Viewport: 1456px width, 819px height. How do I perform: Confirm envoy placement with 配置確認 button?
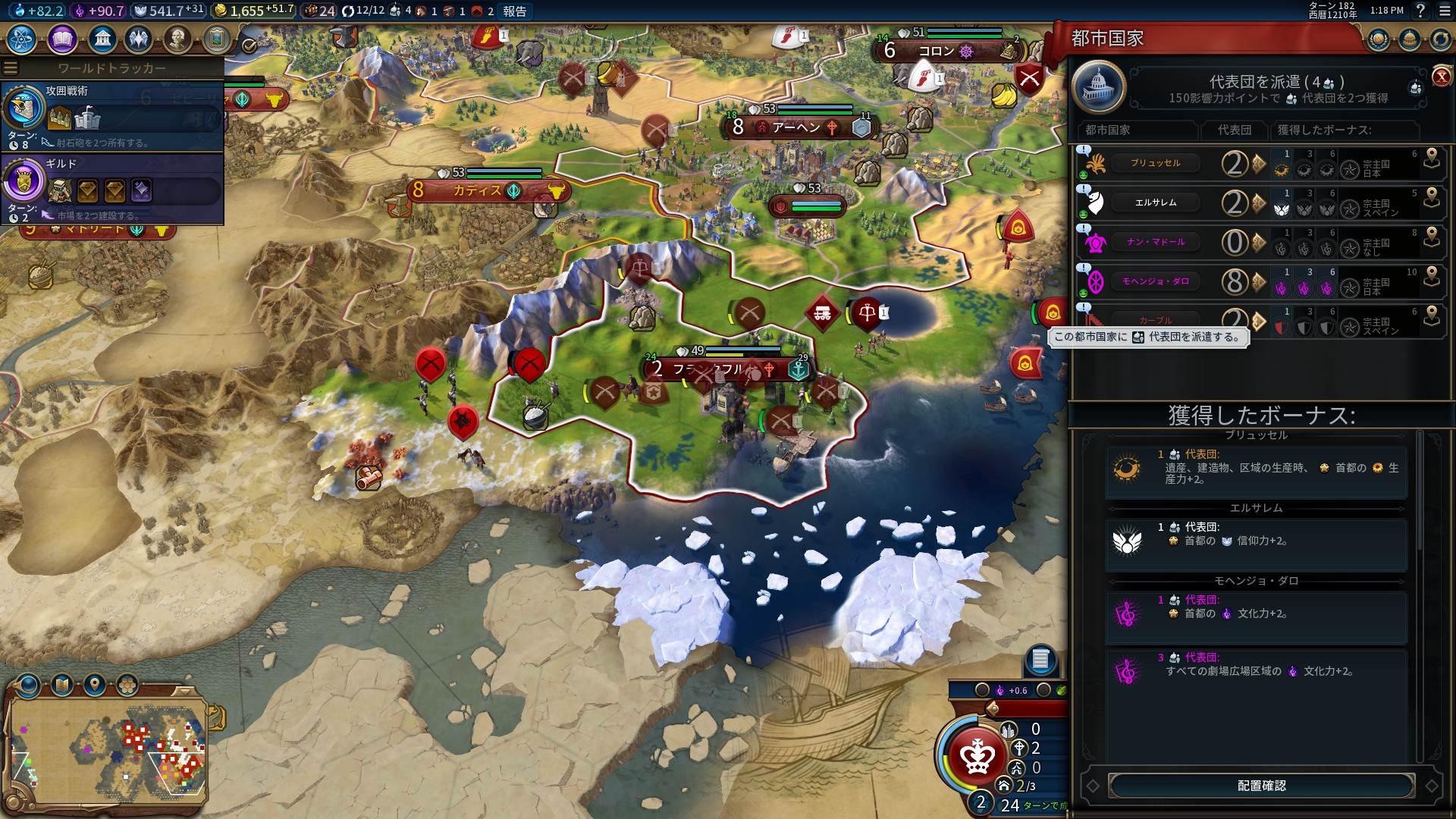point(1261,786)
